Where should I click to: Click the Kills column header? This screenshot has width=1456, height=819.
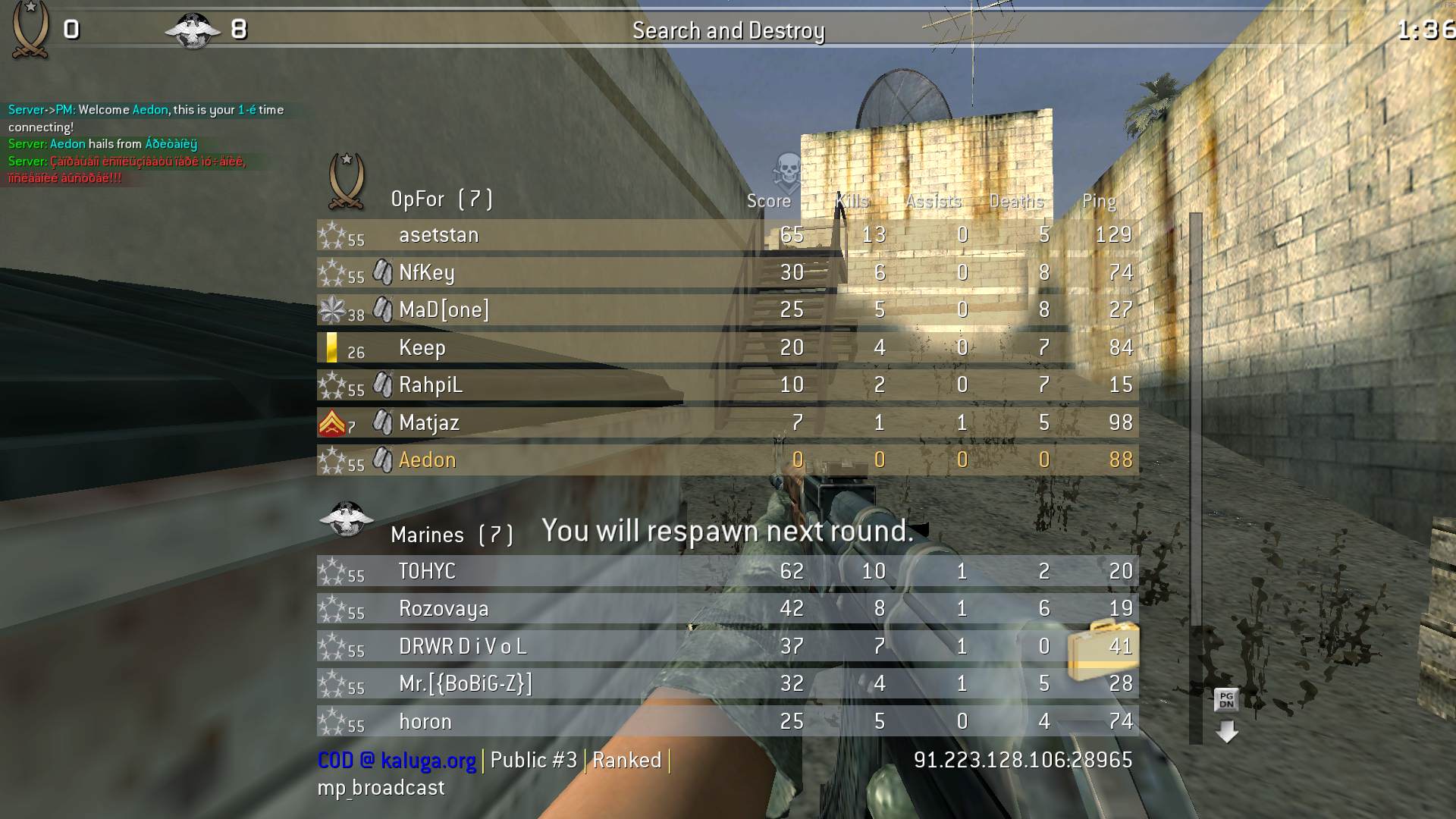(851, 201)
